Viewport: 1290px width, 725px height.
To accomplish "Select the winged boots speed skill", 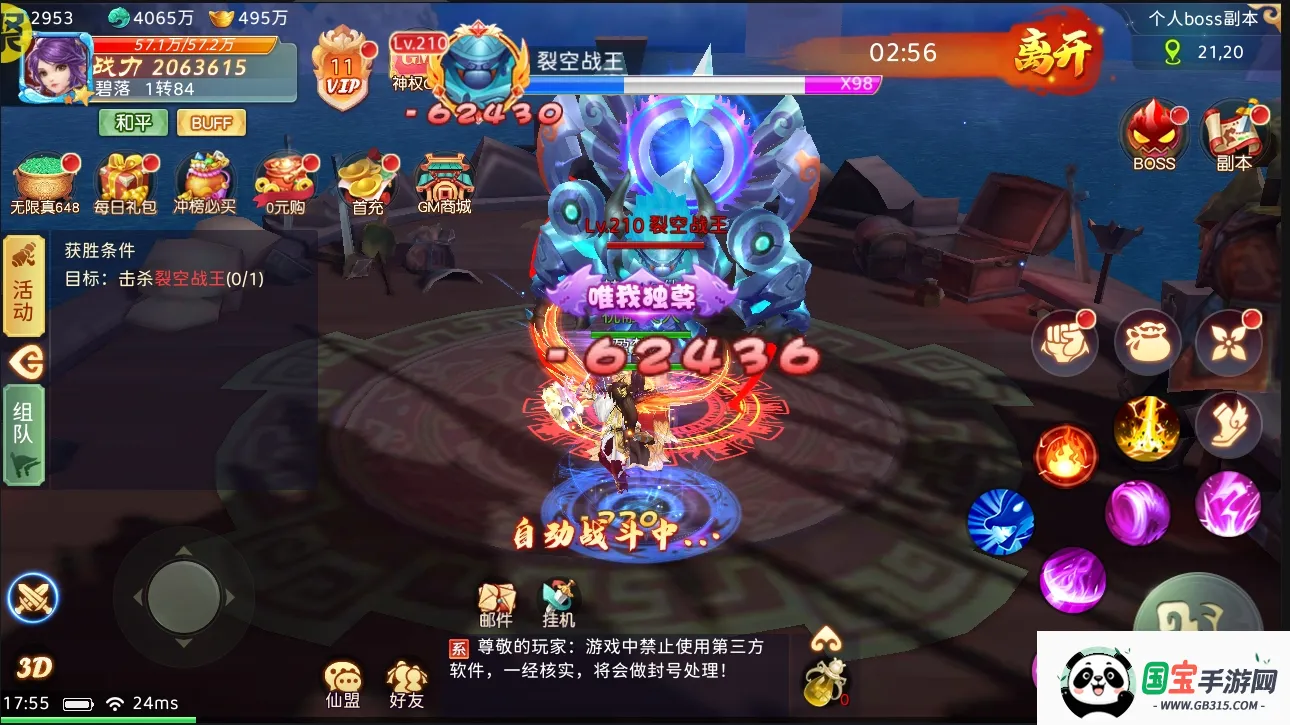I will coord(1229,425).
